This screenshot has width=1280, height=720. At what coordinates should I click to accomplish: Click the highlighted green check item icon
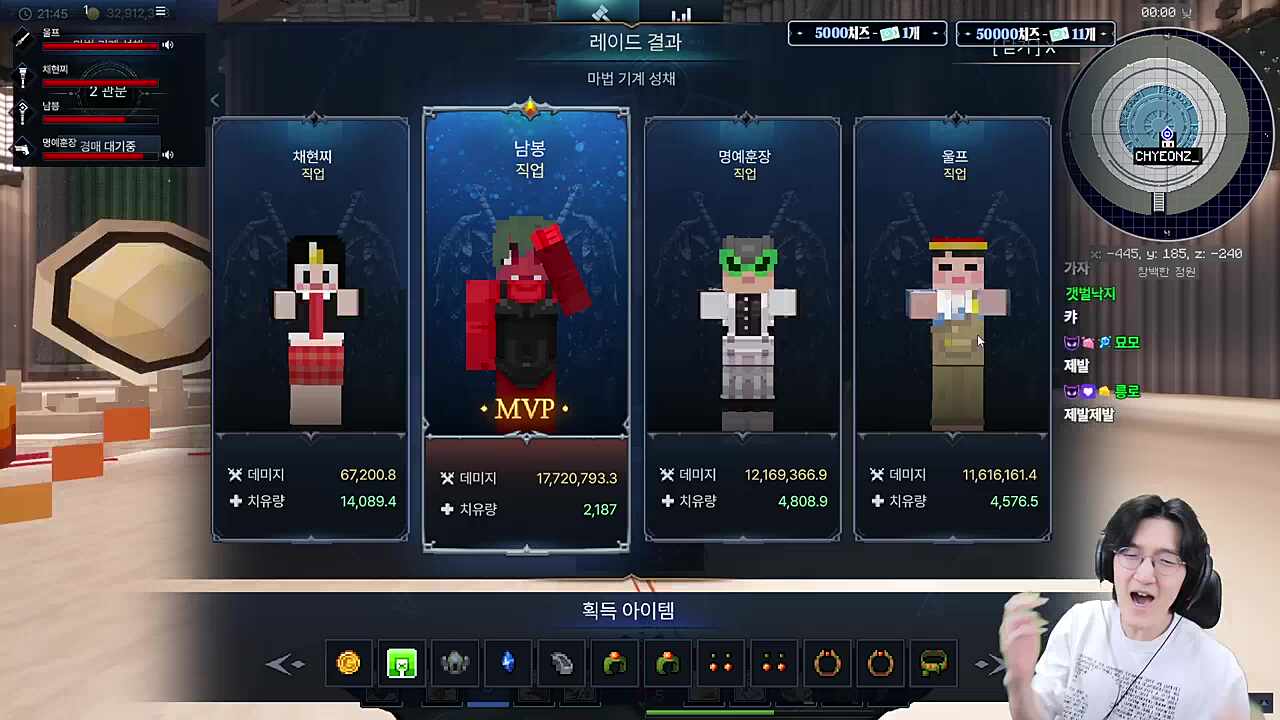(401, 663)
